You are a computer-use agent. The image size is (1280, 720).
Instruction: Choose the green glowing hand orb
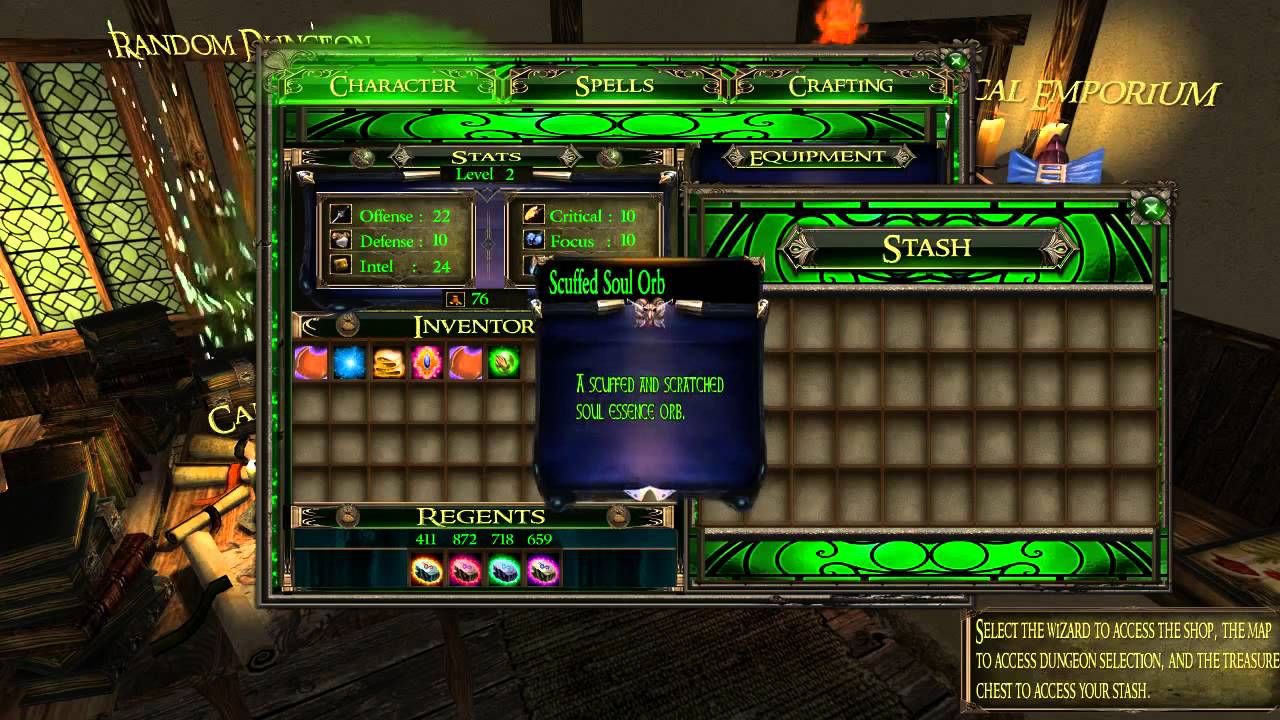point(504,363)
